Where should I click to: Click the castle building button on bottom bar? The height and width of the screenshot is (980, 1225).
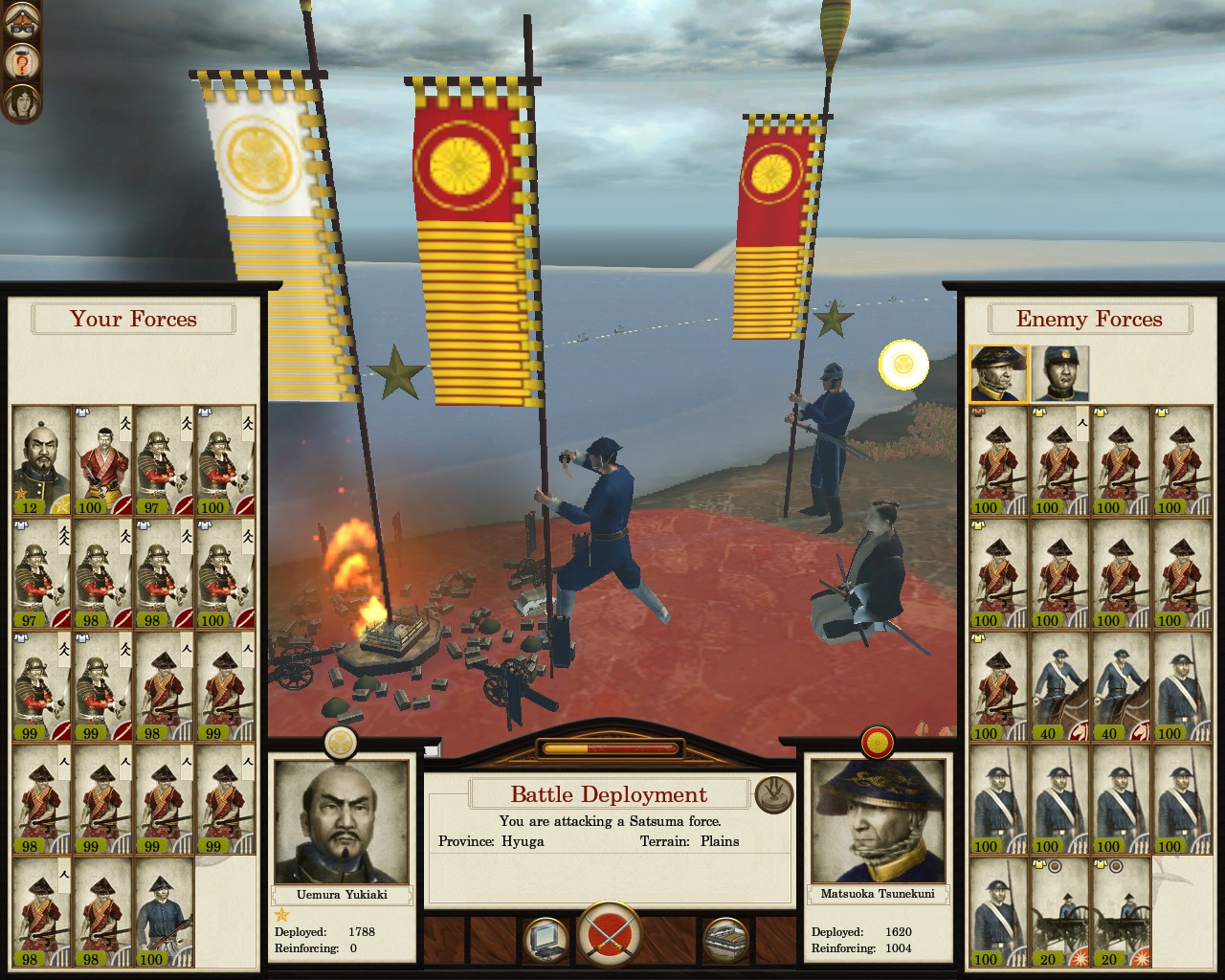click(725, 940)
